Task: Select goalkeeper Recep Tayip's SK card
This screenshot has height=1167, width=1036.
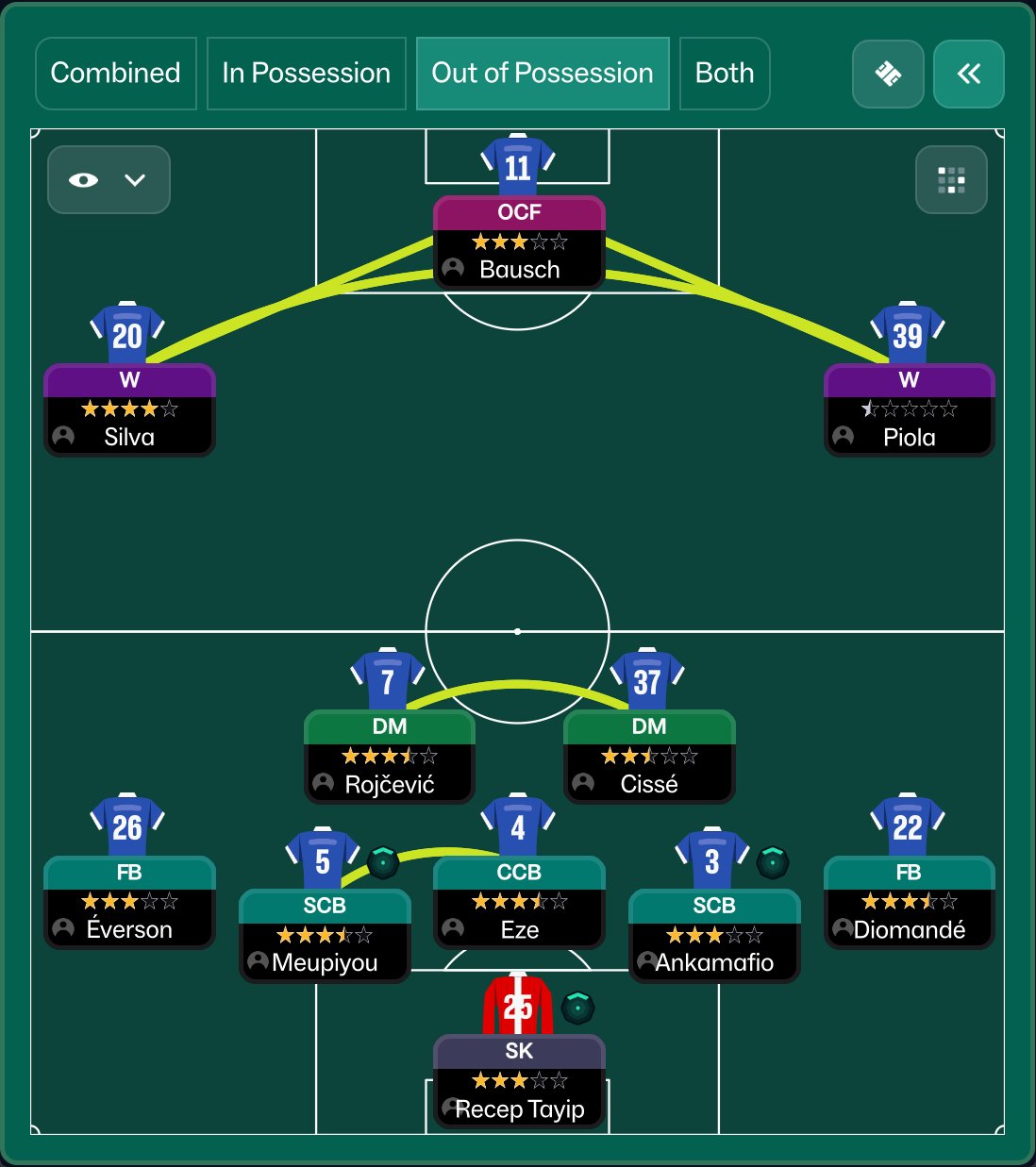Action: click(519, 1081)
